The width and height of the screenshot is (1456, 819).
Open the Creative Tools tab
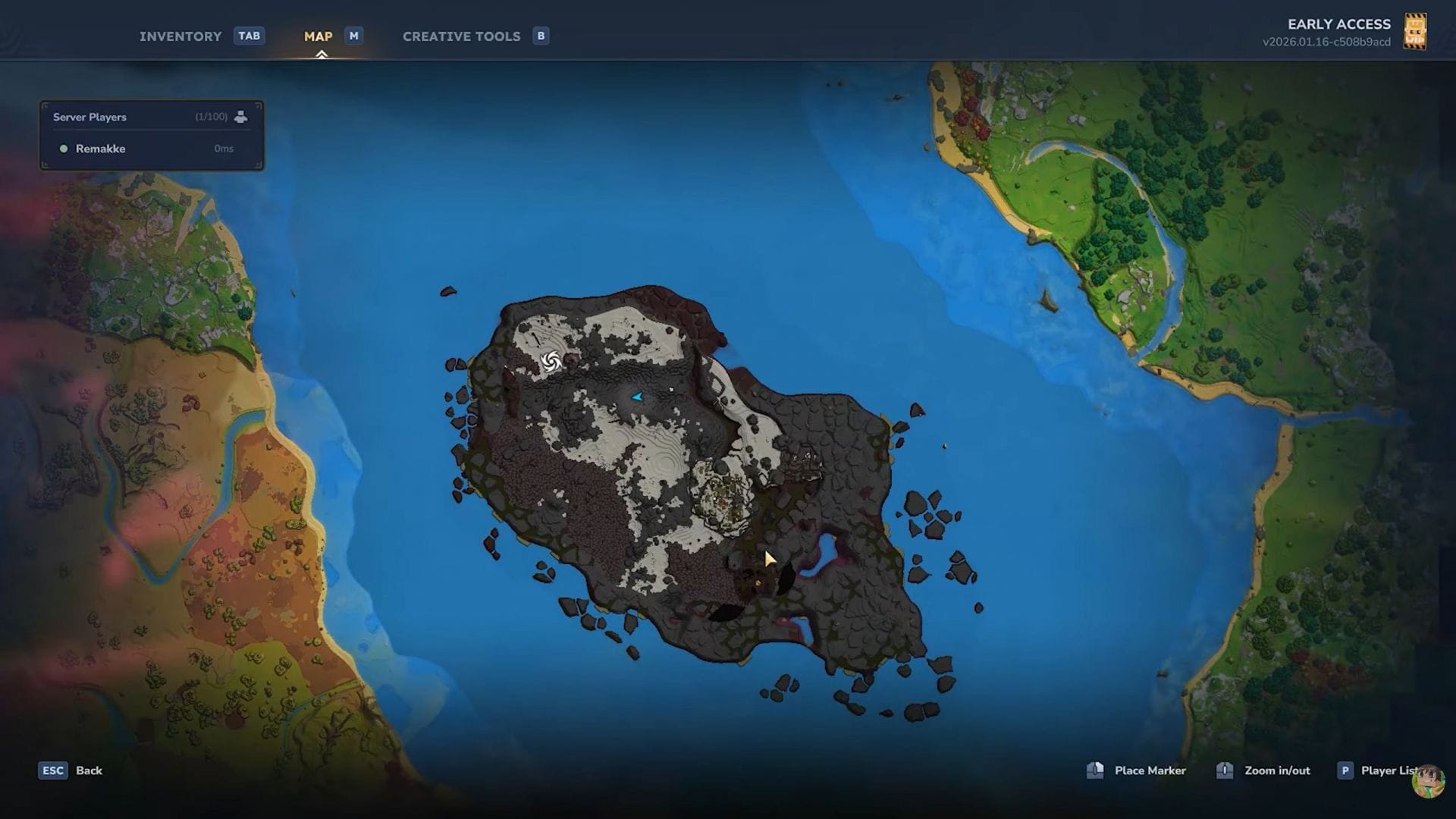[461, 36]
